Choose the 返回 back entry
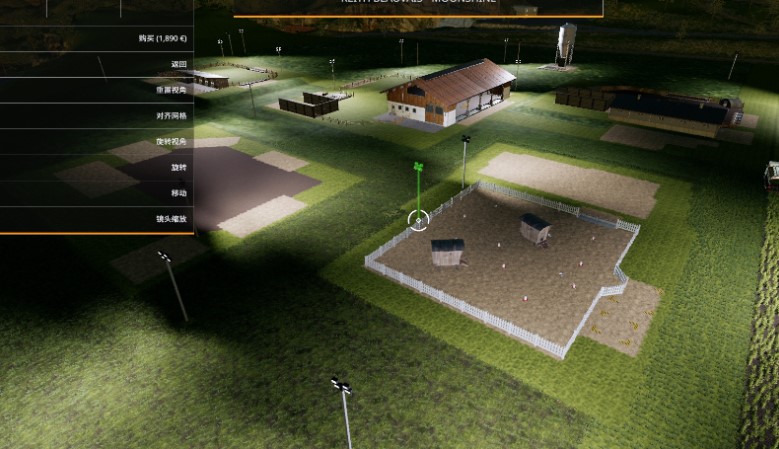This screenshot has width=779, height=449. (x=178, y=64)
